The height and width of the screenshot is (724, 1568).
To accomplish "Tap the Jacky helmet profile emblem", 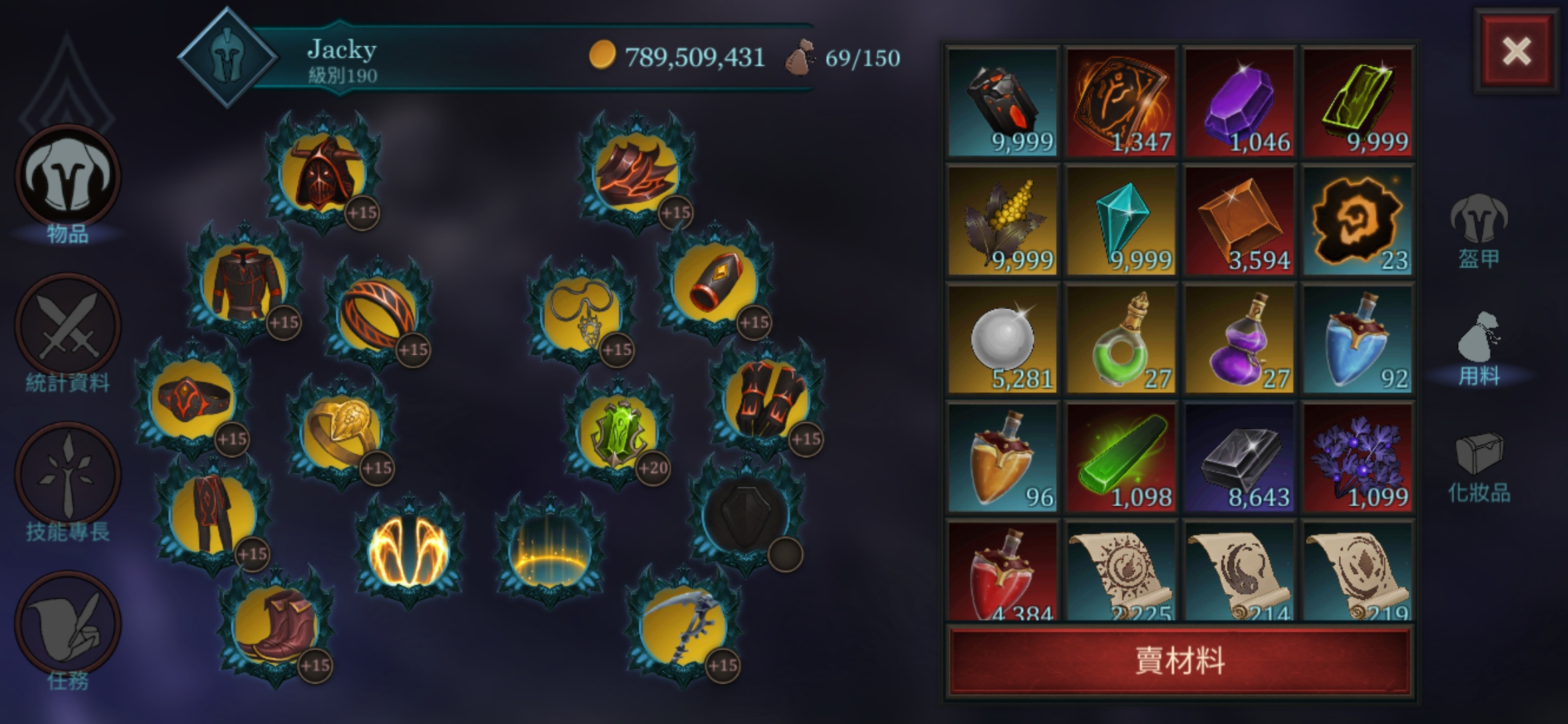I will point(228,58).
